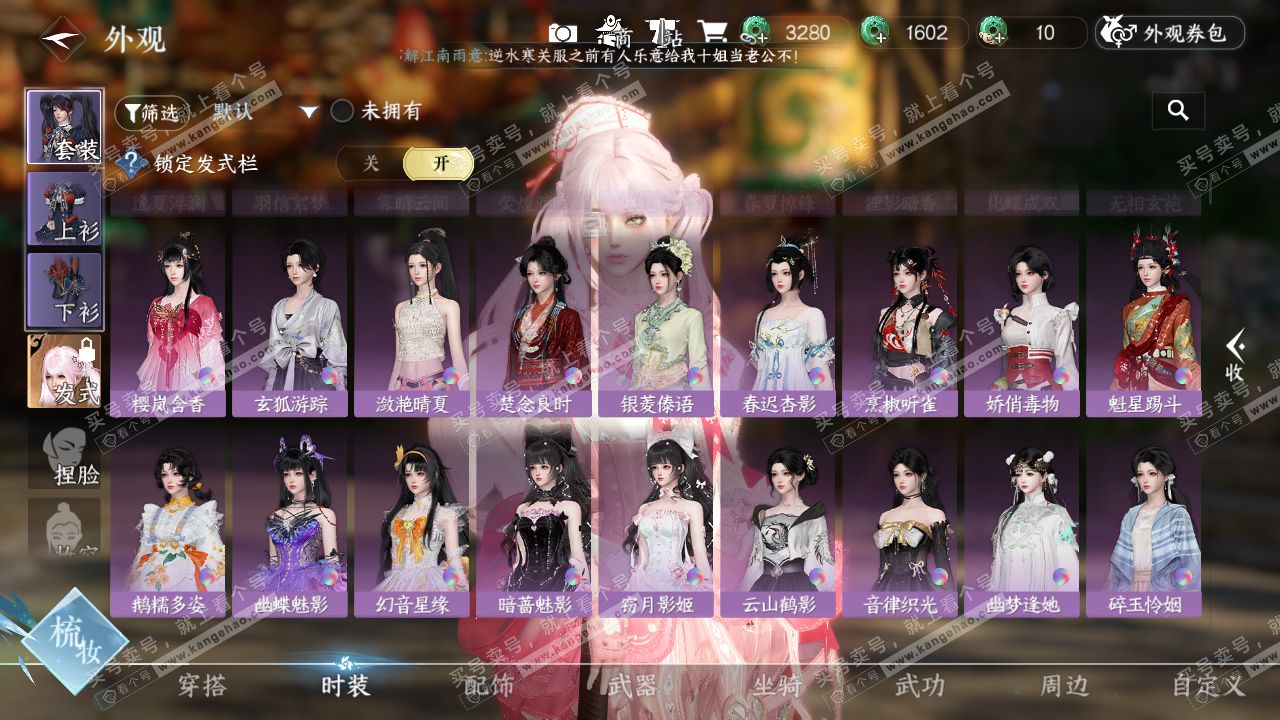The width and height of the screenshot is (1280, 720).
Task: Toggle the 未拥有 checkbox
Action: click(342, 111)
